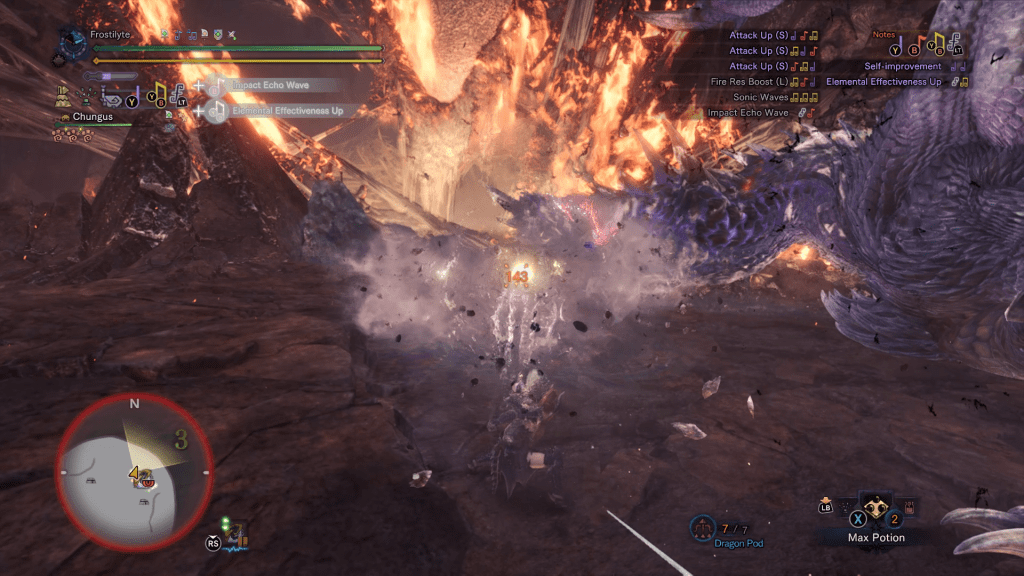Select the item right of Max Potion
Viewport: 1024px width, 576px height.
coord(909,508)
